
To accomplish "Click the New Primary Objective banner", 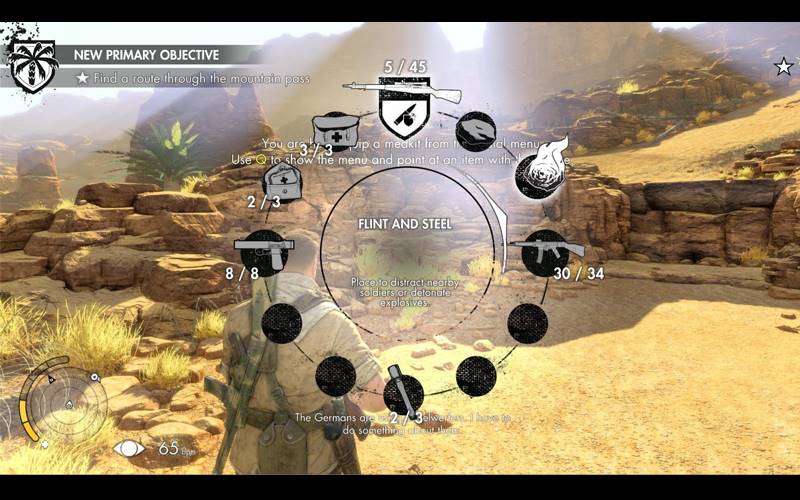I will pos(150,54).
